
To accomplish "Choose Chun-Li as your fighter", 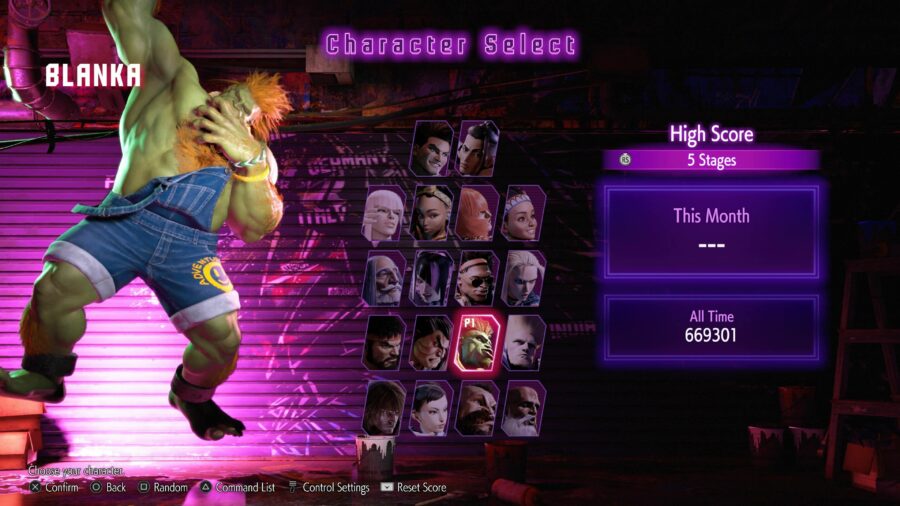I will [x=432, y=407].
